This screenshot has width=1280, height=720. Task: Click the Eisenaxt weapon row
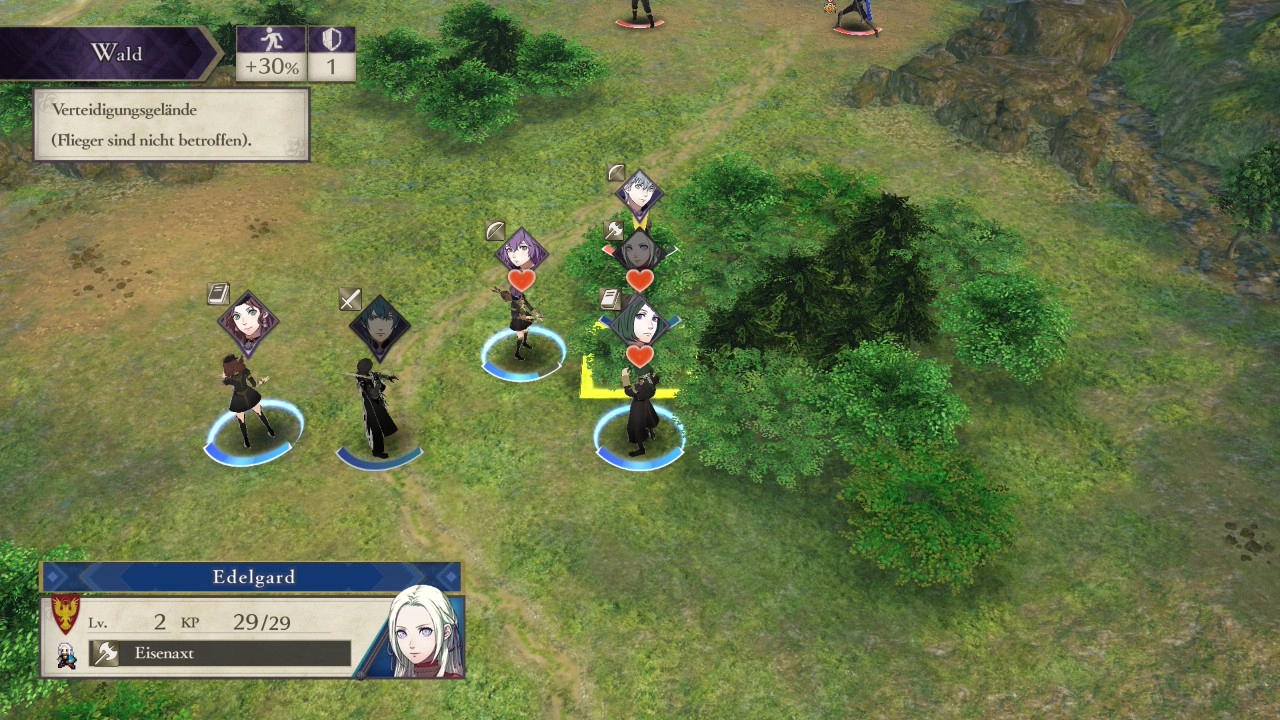(220, 653)
